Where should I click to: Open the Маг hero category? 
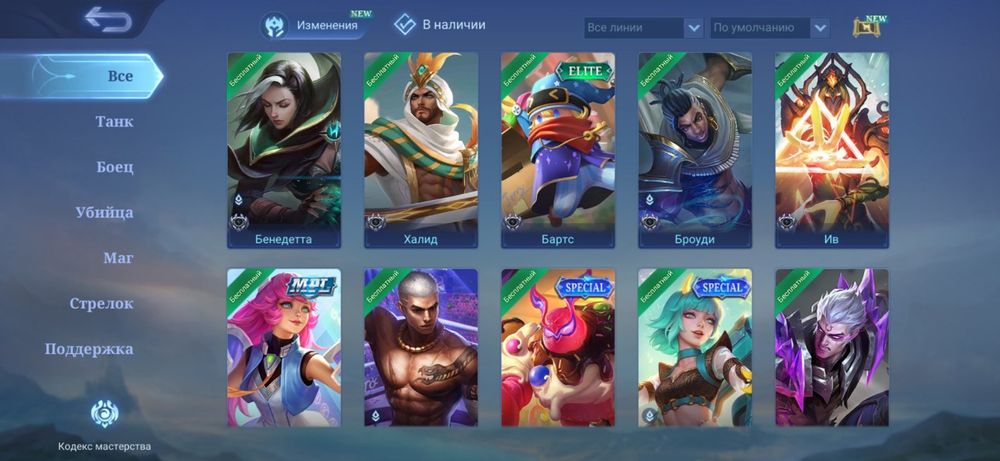coord(118,258)
